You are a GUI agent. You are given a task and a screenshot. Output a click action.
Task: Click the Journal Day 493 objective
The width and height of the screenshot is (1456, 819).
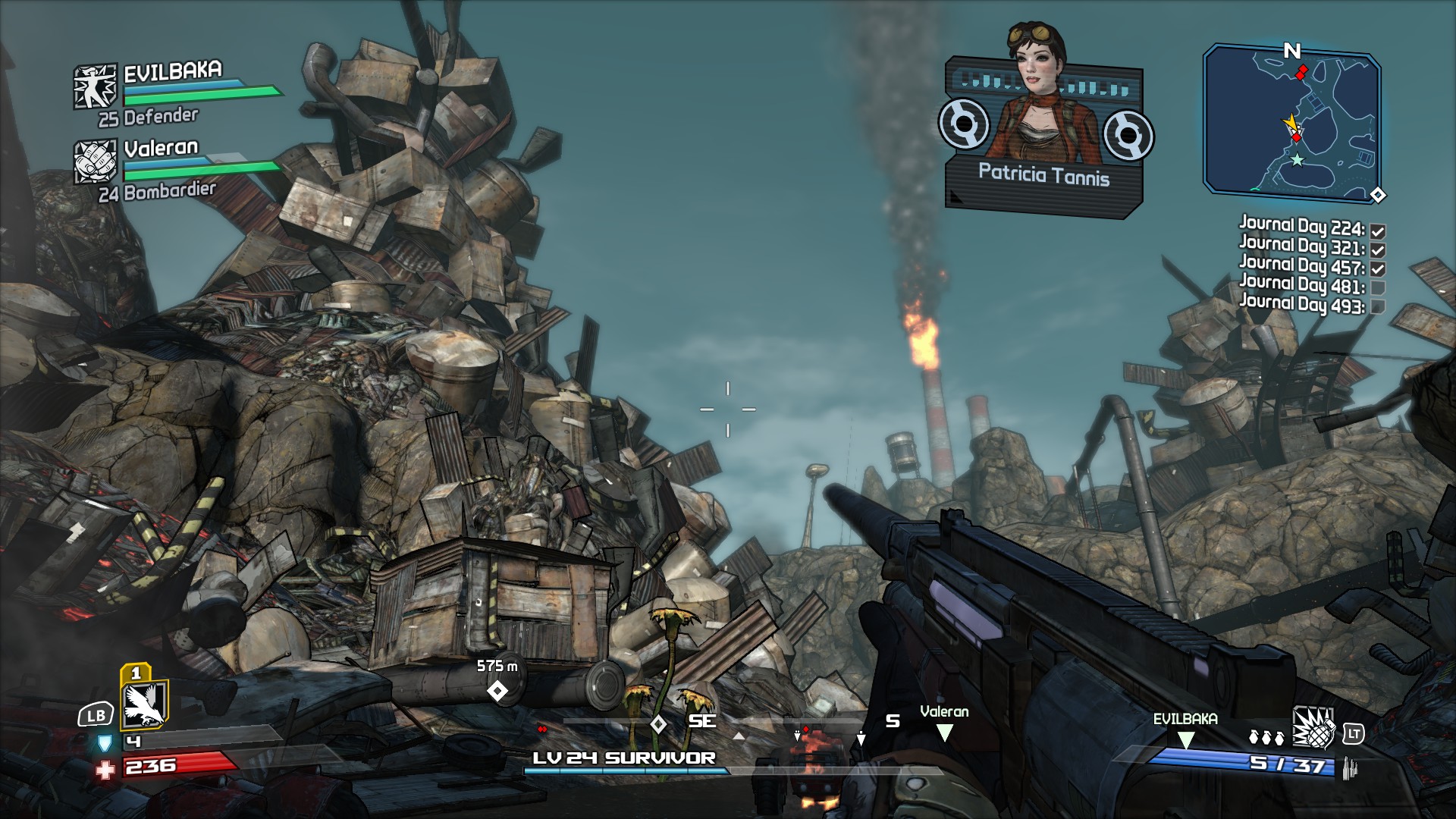[x=1301, y=305]
